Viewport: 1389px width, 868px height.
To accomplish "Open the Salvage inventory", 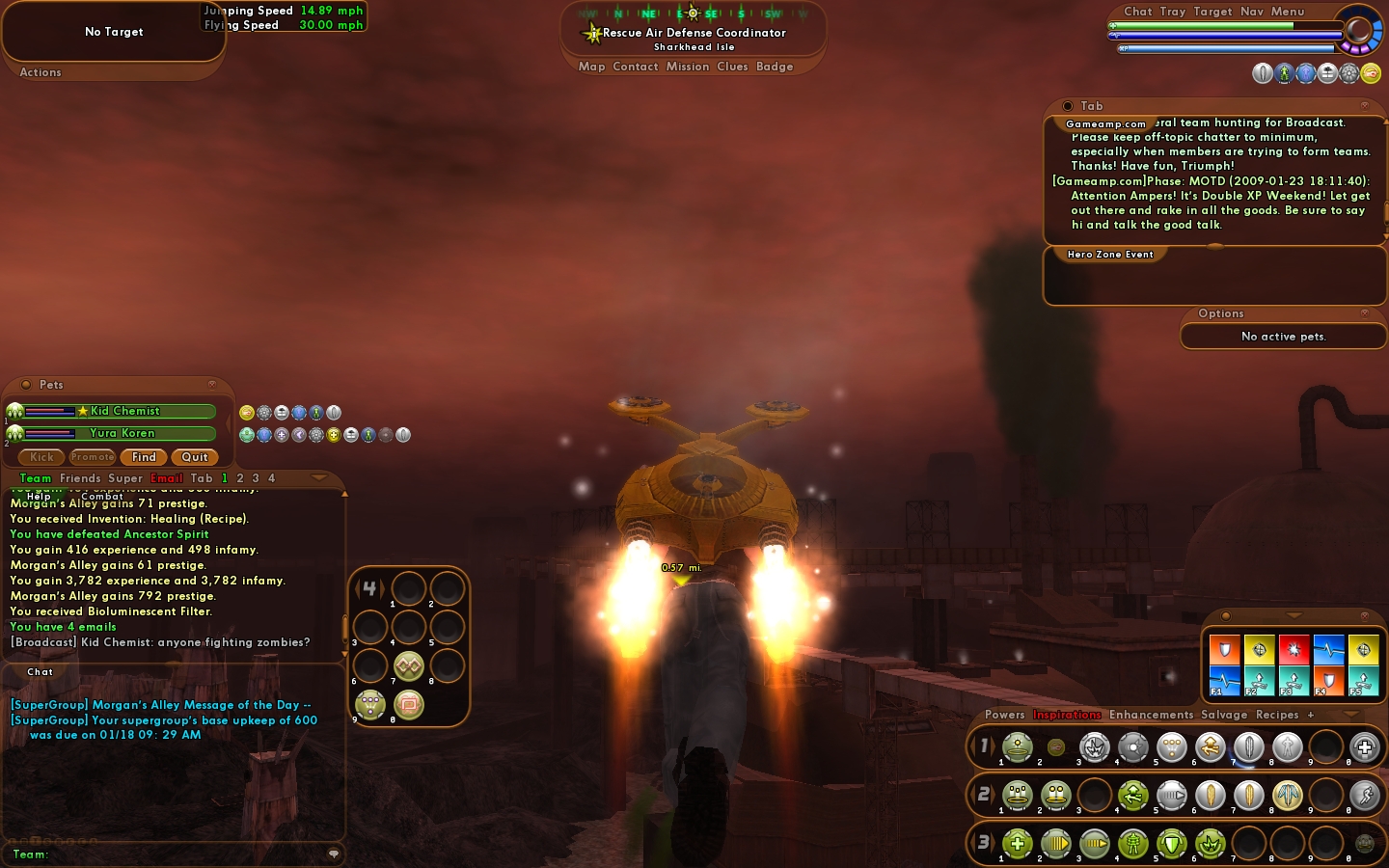I will point(1224,715).
